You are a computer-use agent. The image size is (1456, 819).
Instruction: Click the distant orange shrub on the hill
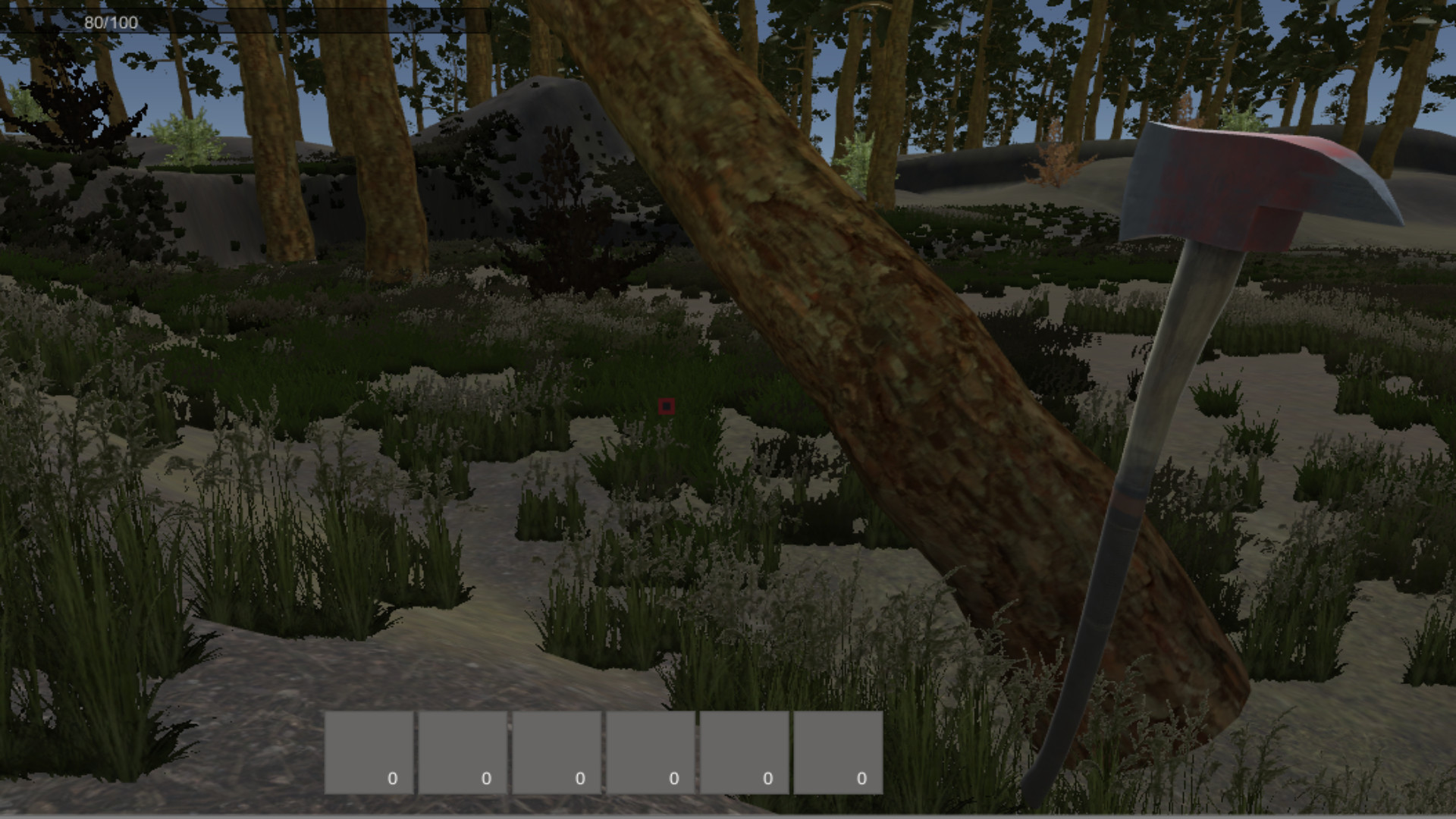click(1054, 163)
